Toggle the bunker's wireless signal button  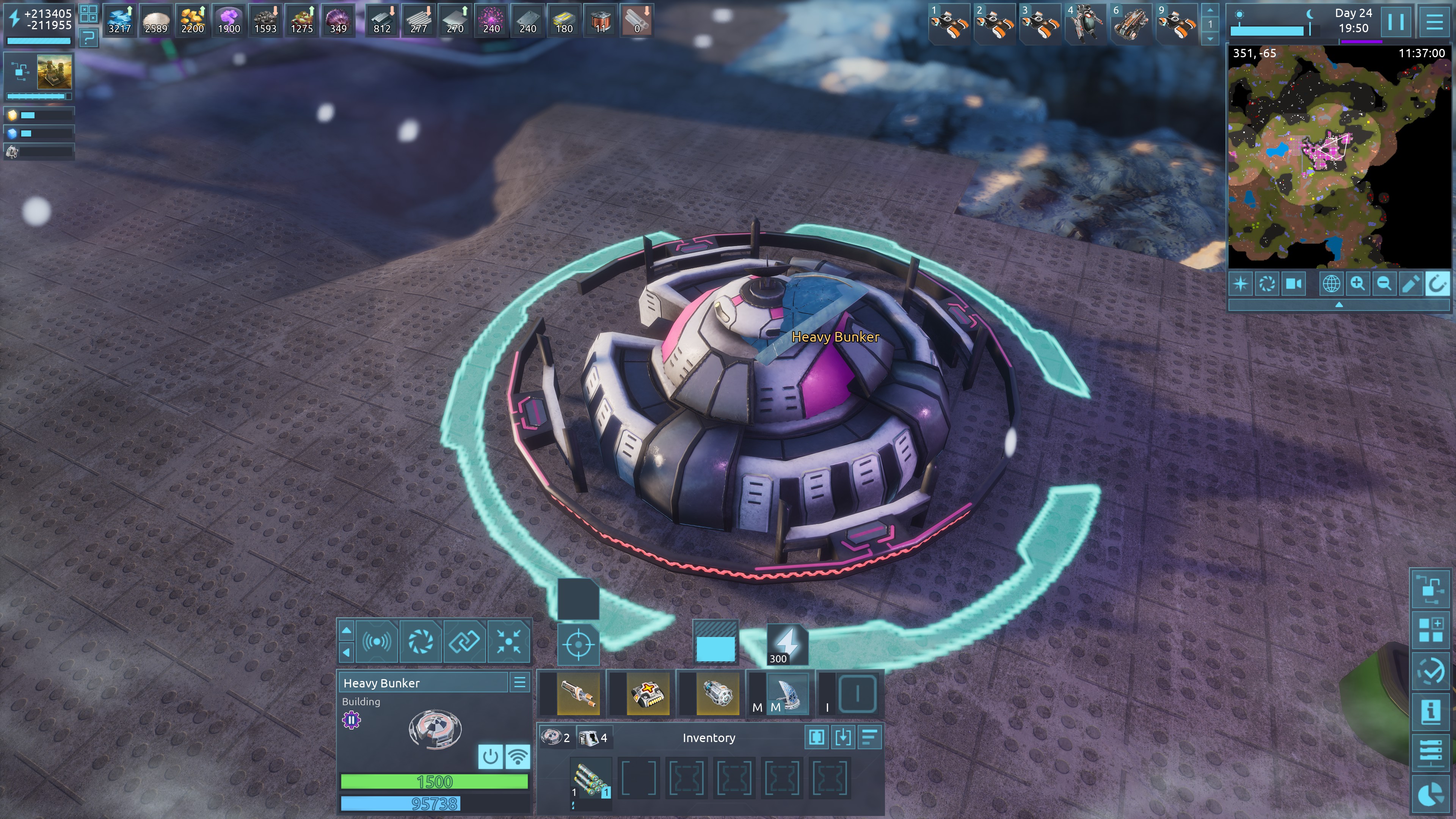click(x=517, y=756)
